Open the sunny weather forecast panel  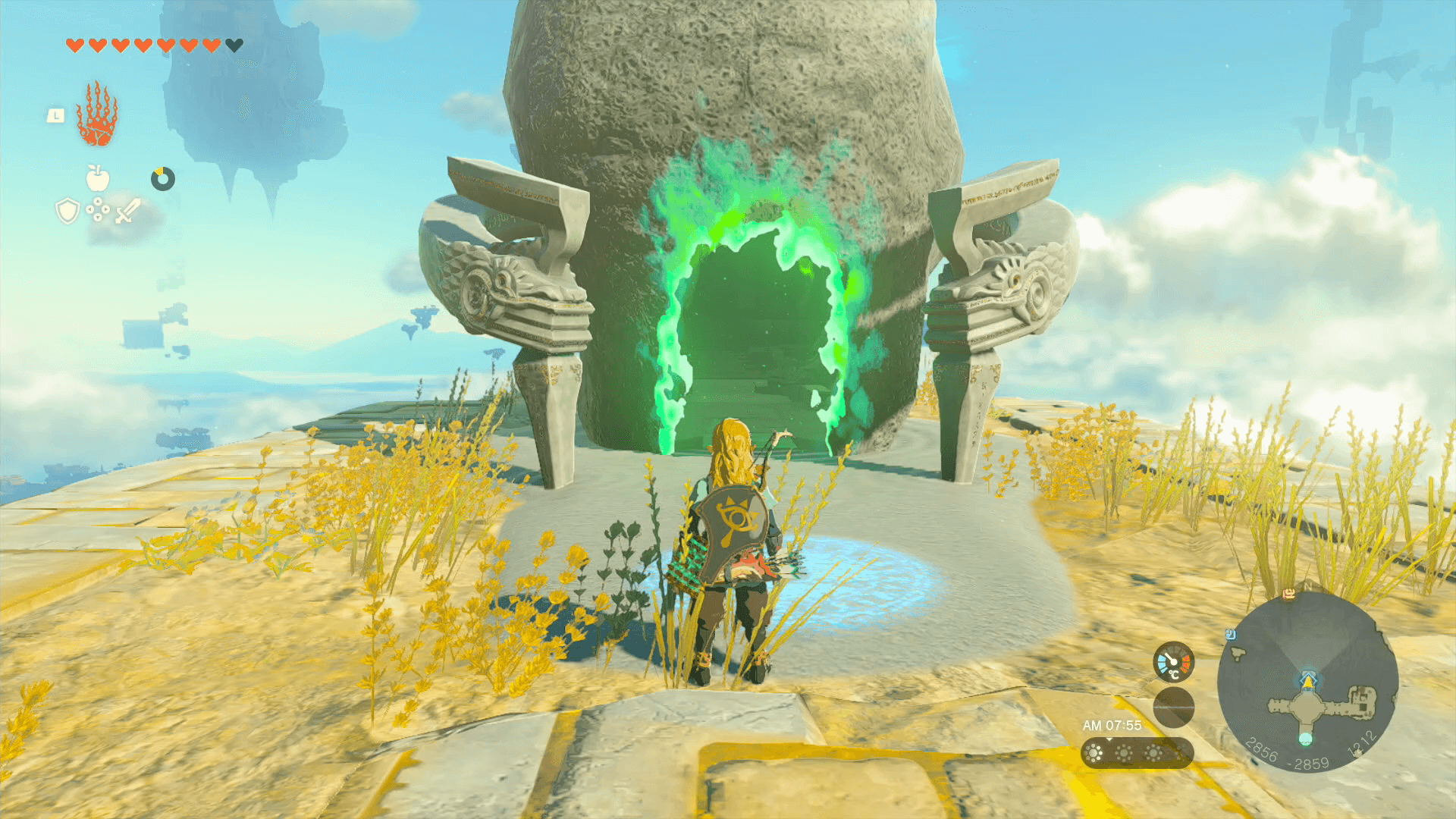[1137, 753]
